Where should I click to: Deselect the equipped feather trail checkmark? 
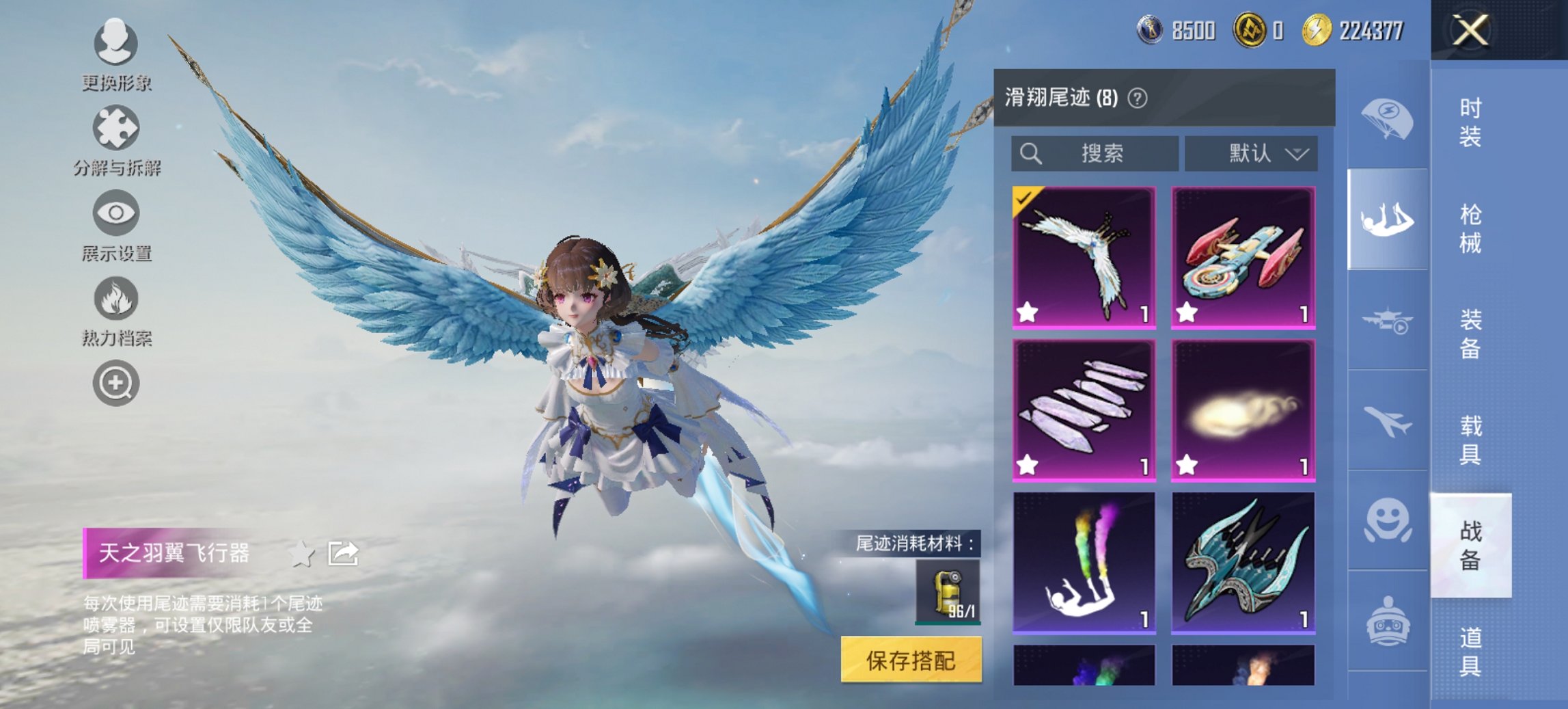click(1024, 198)
